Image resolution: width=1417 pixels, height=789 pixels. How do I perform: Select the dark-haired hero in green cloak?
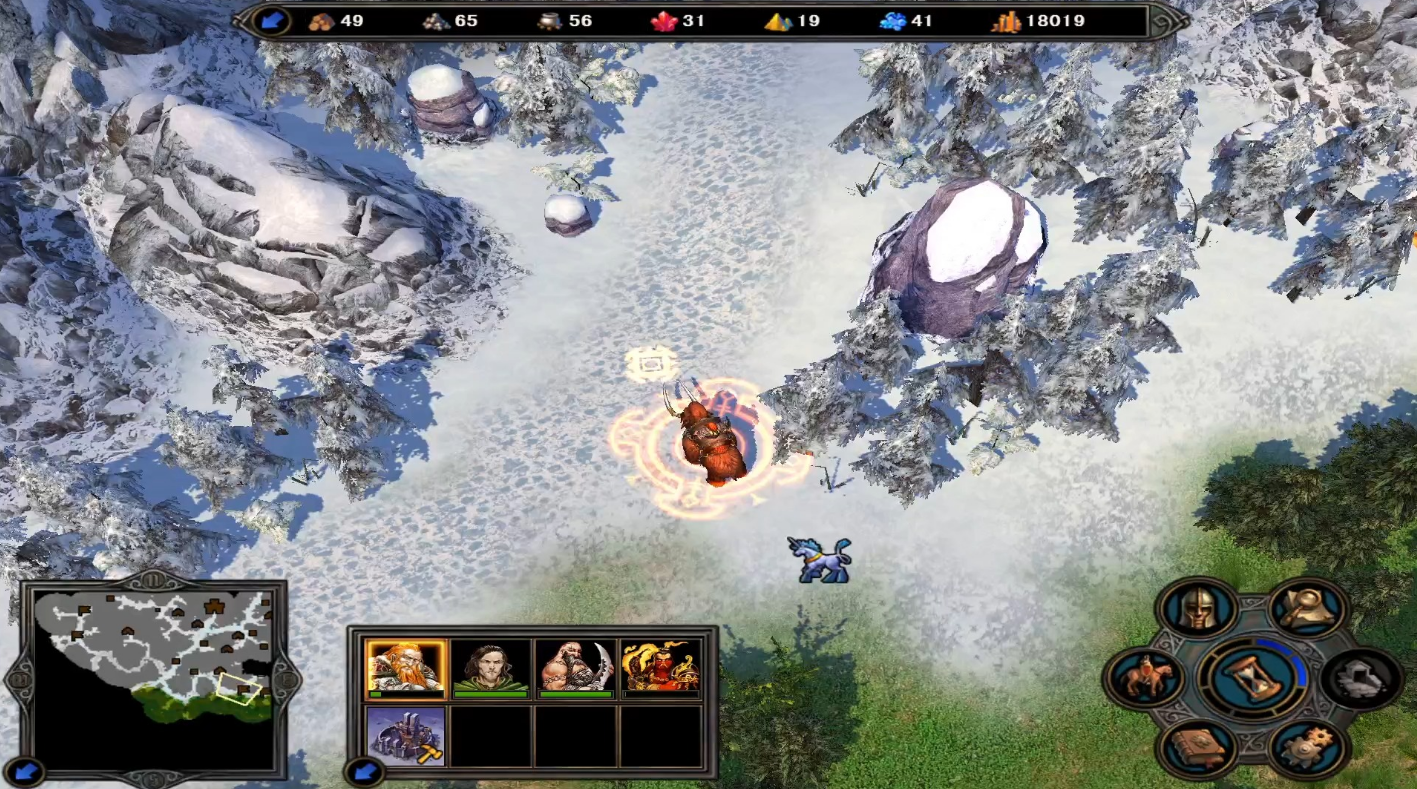pyautogui.click(x=490, y=668)
